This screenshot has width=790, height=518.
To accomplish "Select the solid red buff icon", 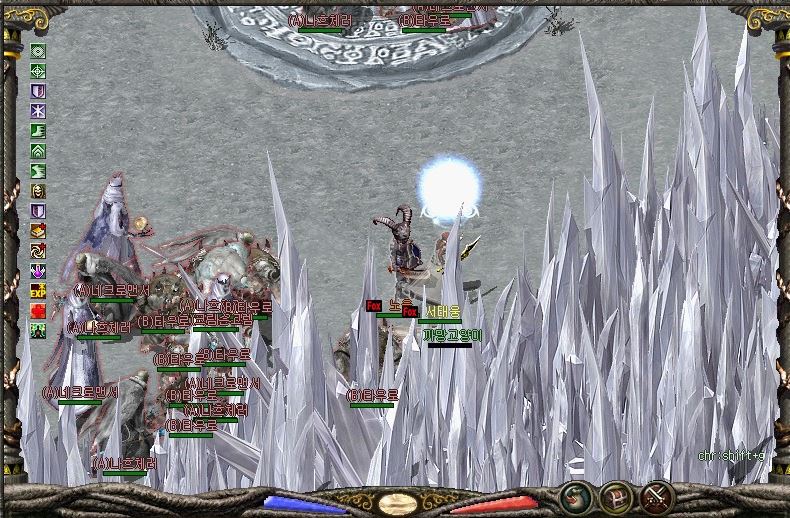I will [39, 311].
